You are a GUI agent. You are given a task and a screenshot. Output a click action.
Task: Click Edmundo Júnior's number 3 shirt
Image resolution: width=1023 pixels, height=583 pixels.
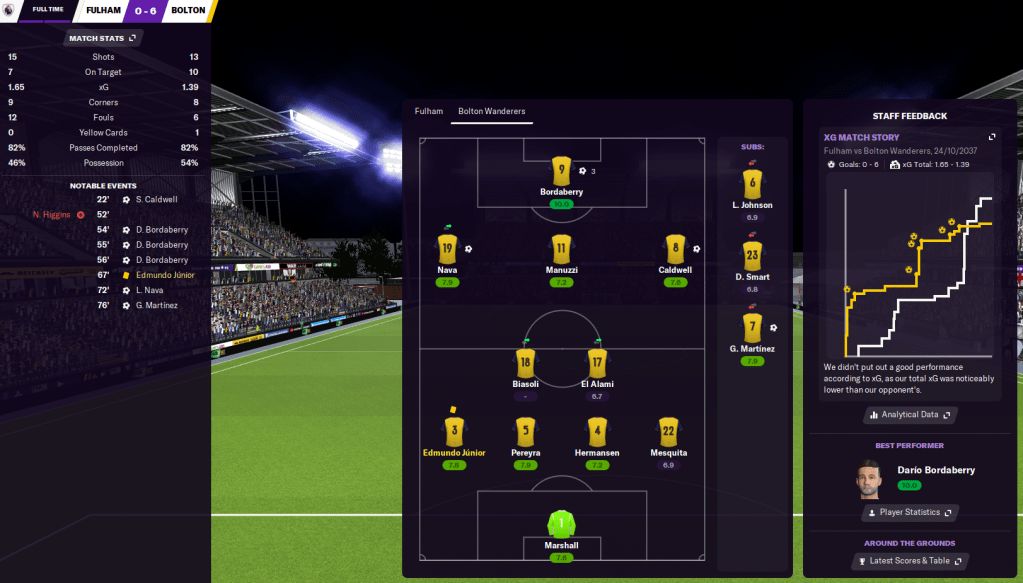point(452,431)
